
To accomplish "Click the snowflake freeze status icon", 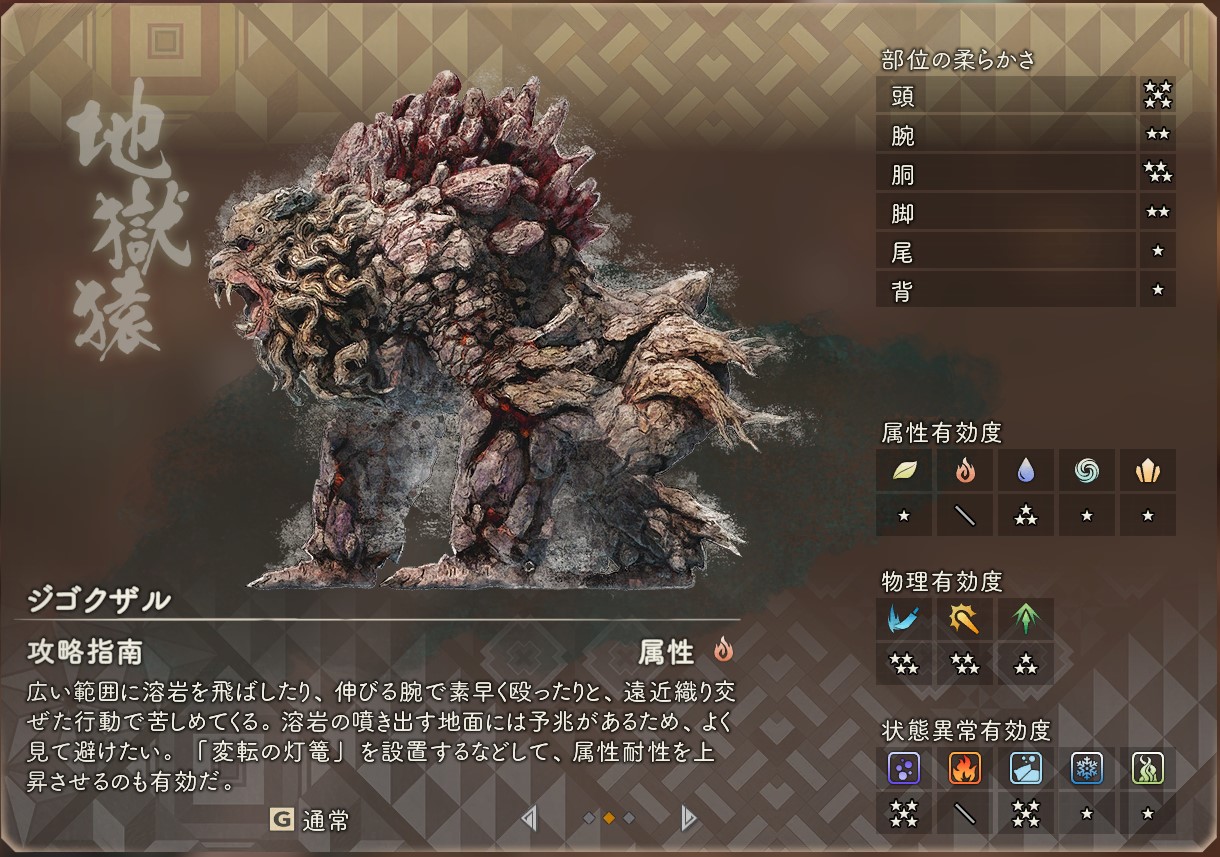I will 1087,768.
